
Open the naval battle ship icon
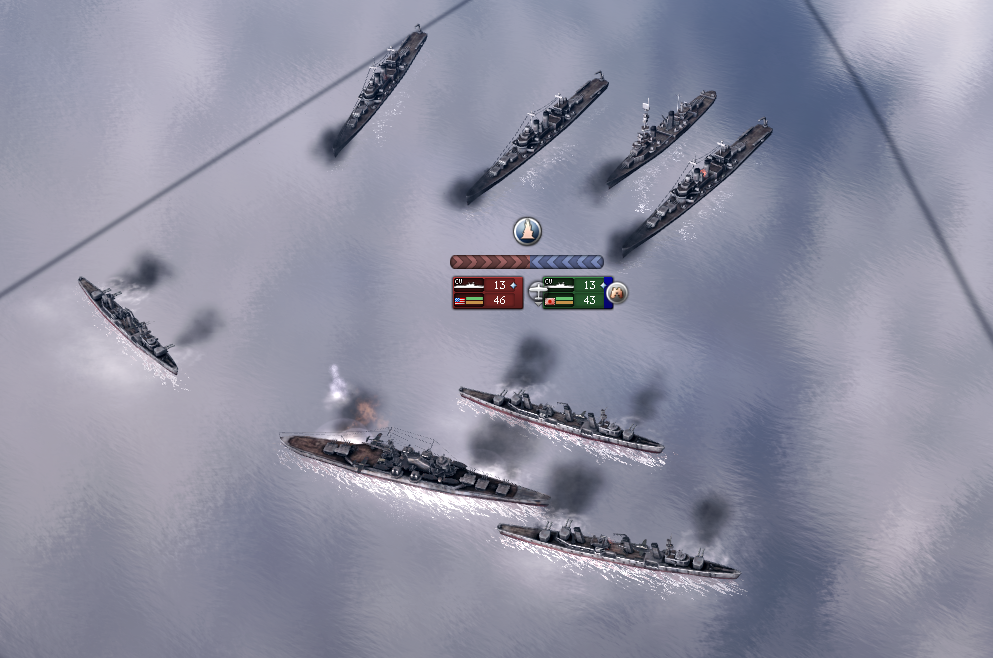[527, 231]
